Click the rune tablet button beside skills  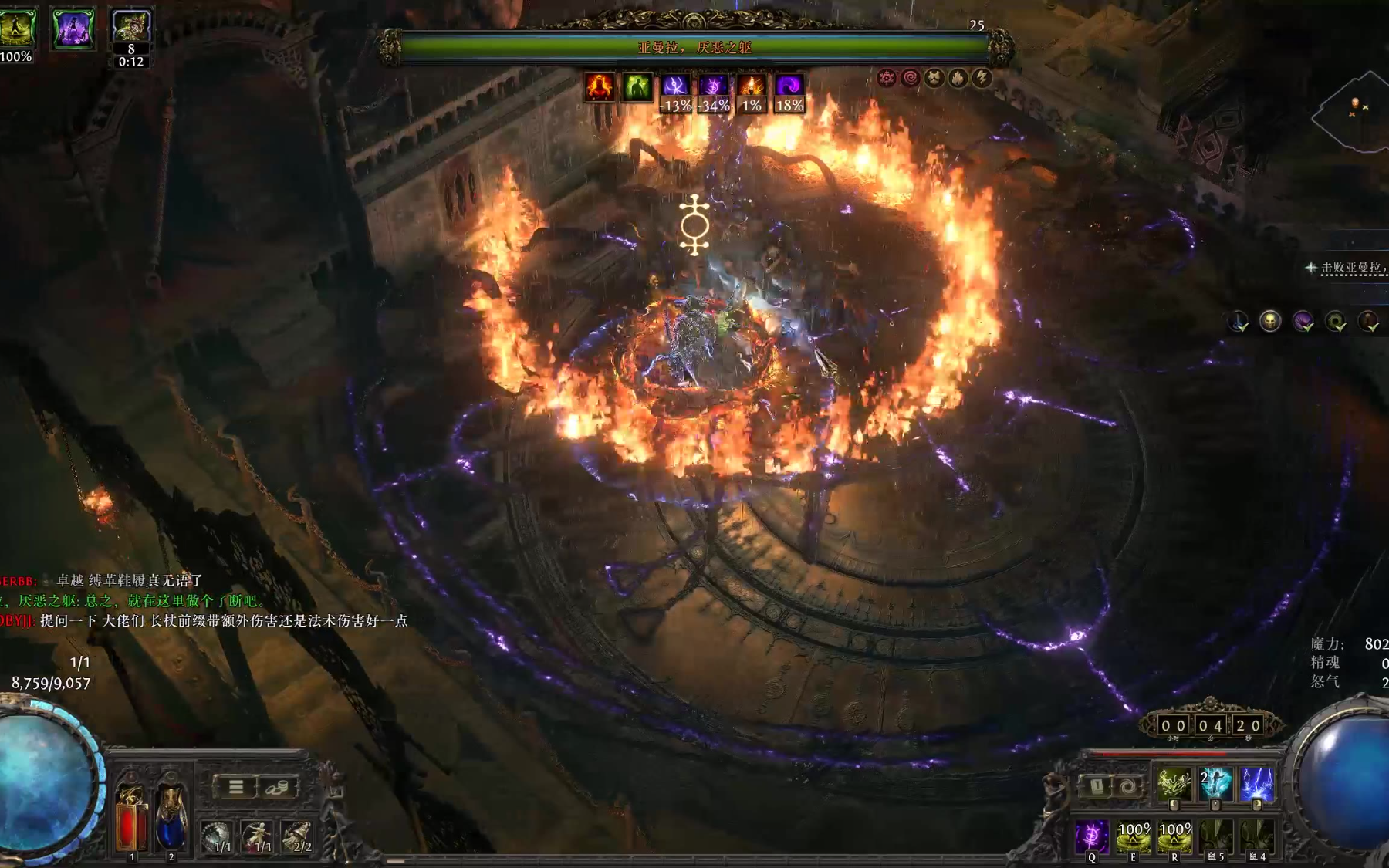[1097, 787]
